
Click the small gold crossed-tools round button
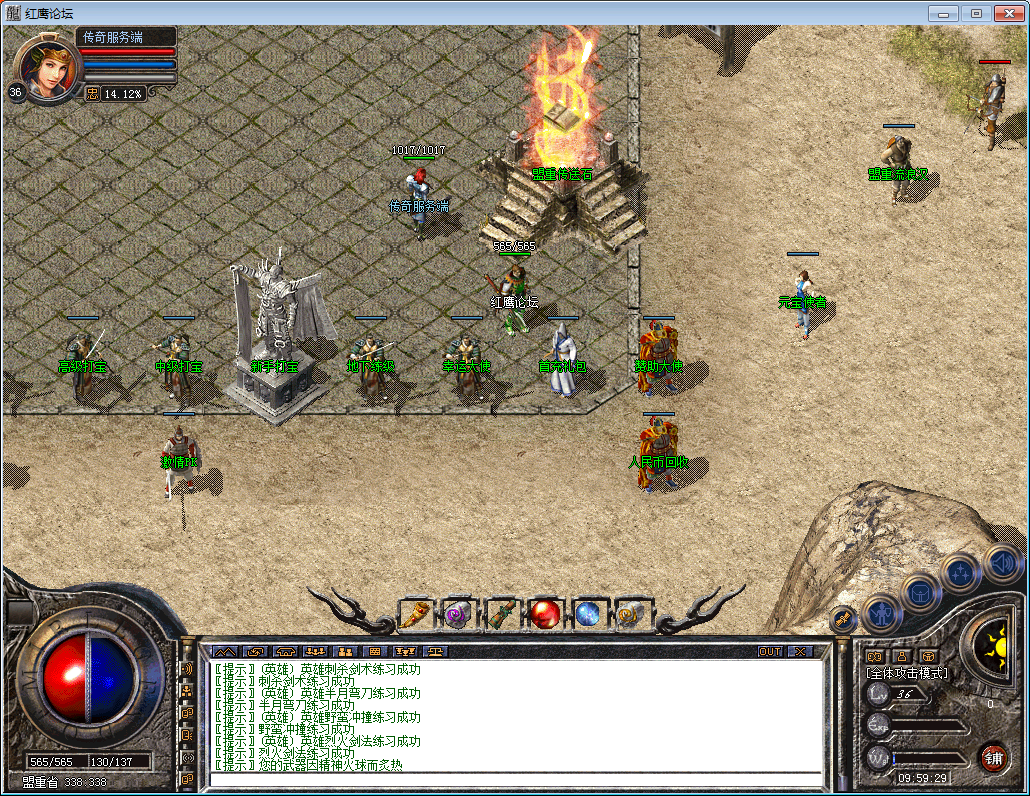[842, 619]
